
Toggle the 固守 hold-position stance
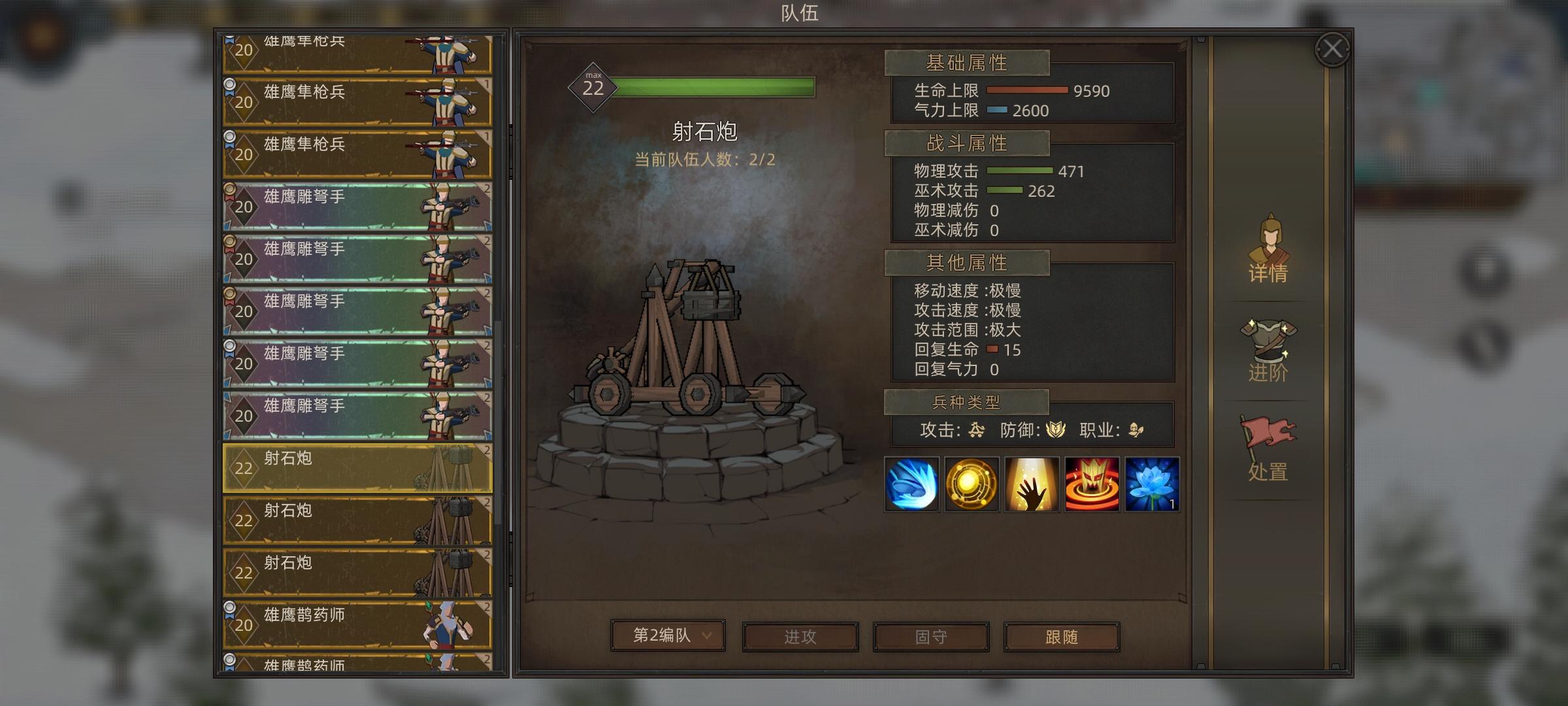pos(930,636)
